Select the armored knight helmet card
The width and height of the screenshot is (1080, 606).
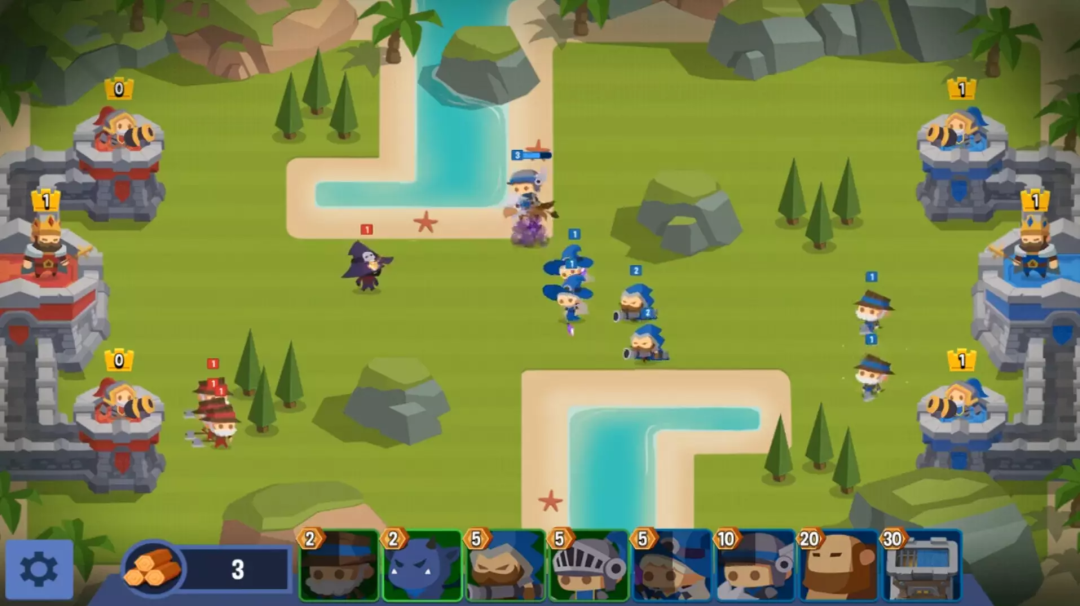point(589,567)
